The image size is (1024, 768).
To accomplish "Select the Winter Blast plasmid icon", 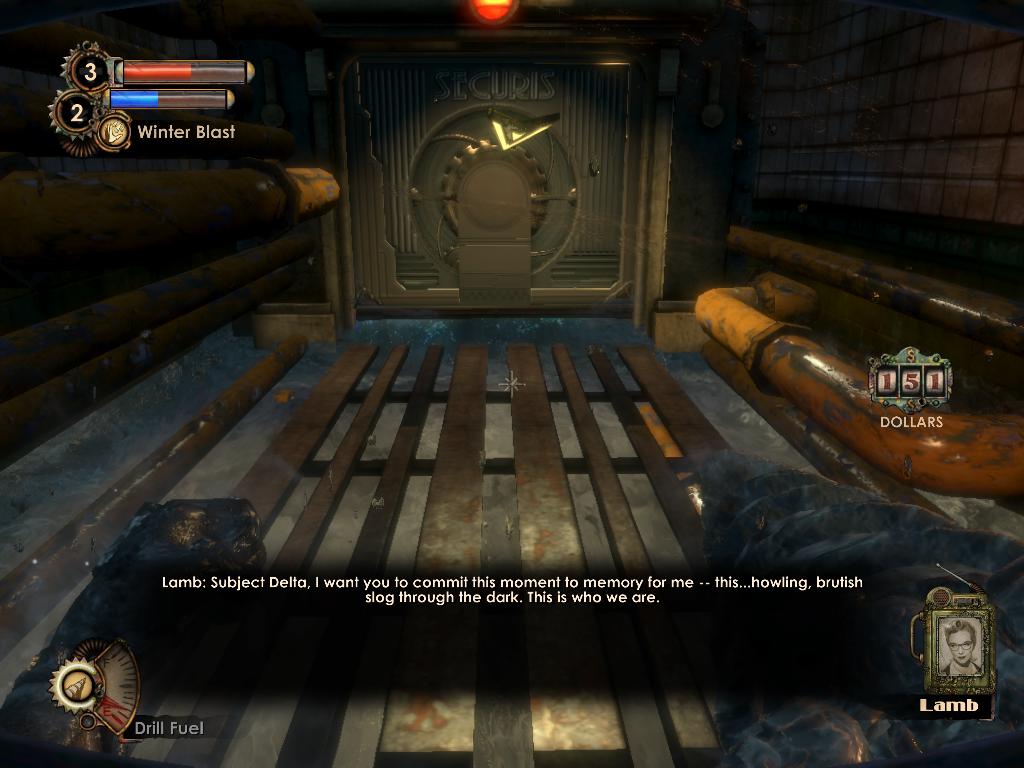I will tap(114, 131).
